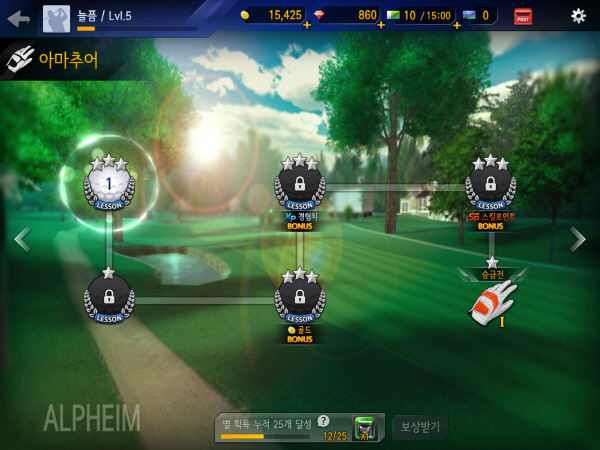The image size is (600, 450).
Task: Go to the previous course page
Action: click(x=21, y=239)
